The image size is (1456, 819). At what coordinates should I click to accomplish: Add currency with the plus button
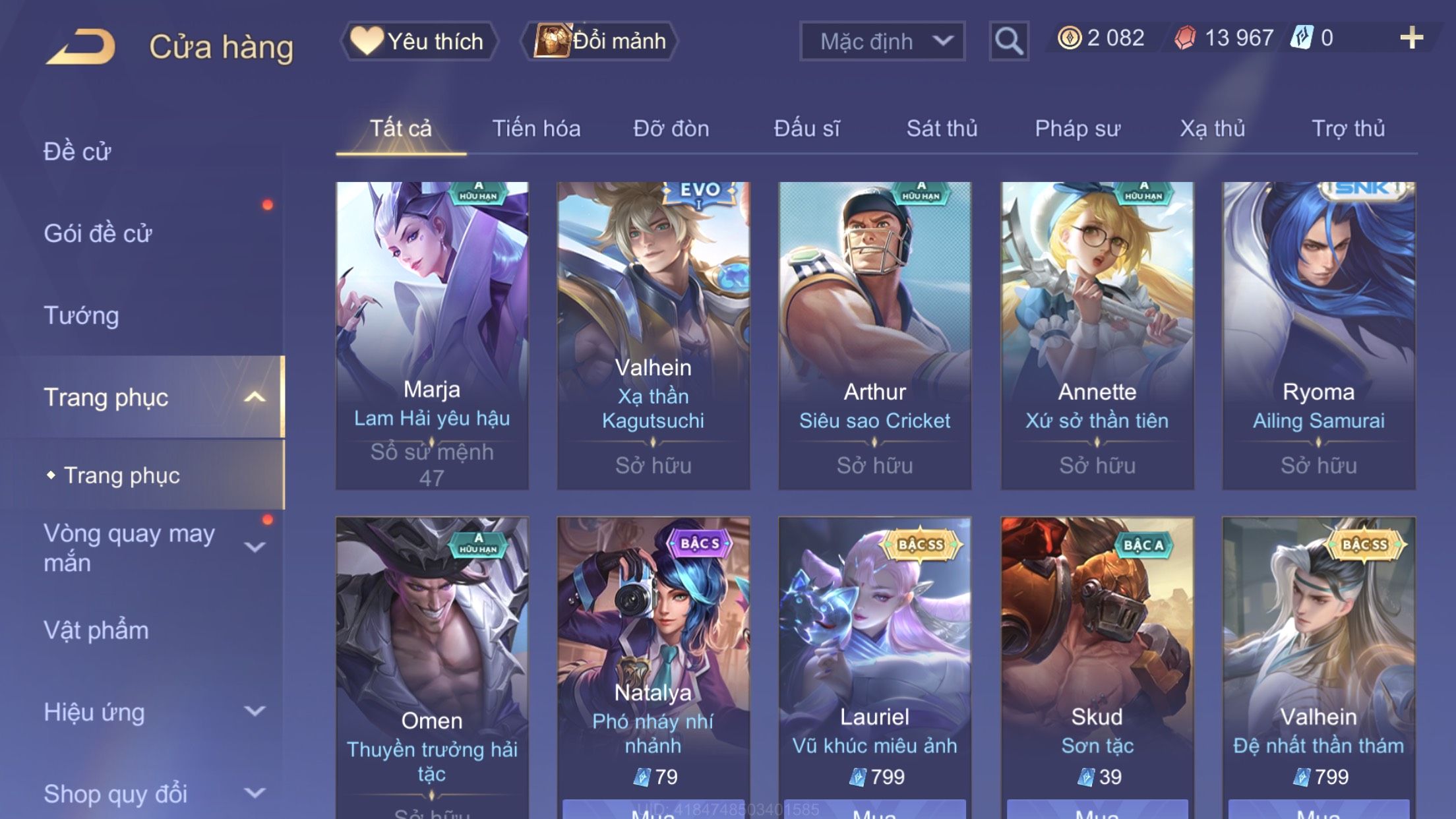coord(1411,38)
